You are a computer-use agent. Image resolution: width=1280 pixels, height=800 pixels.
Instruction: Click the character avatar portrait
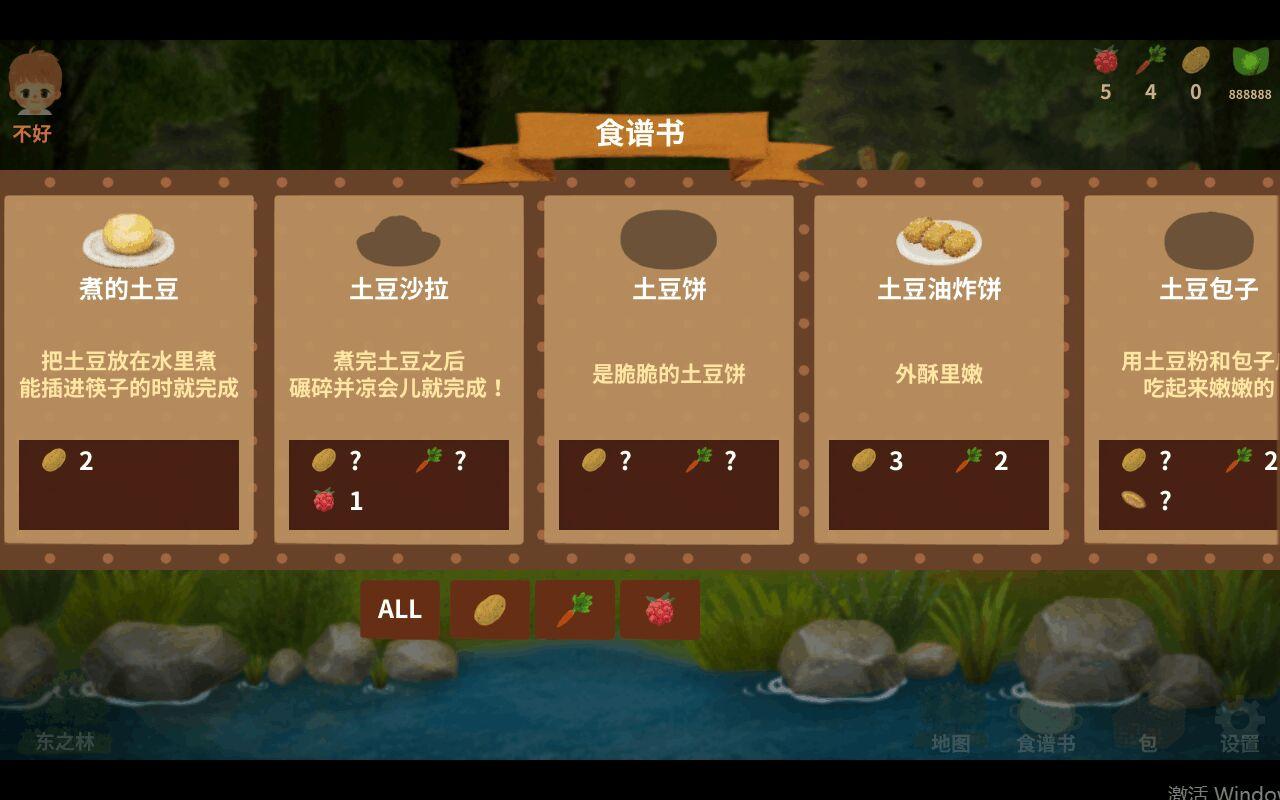(33, 85)
